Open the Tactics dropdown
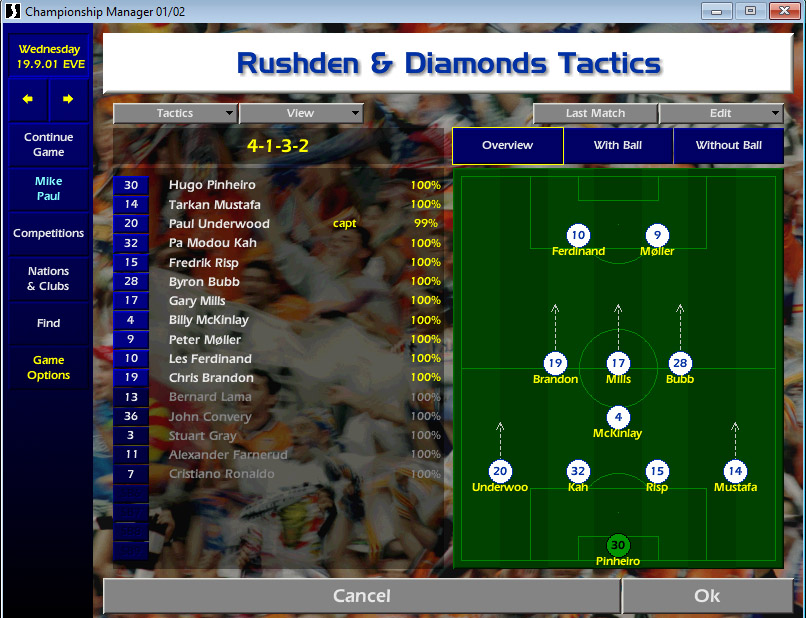806x618 pixels. (x=175, y=114)
